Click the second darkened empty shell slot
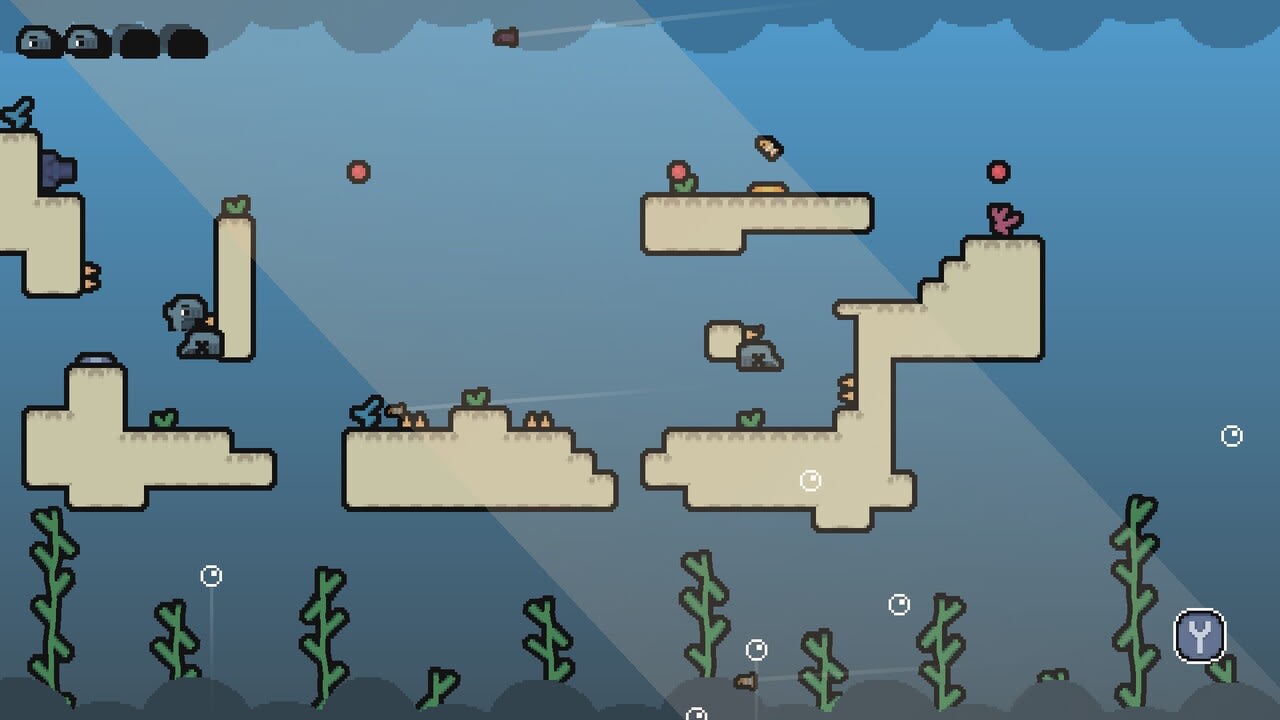This screenshot has height=720, width=1280. pos(185,40)
